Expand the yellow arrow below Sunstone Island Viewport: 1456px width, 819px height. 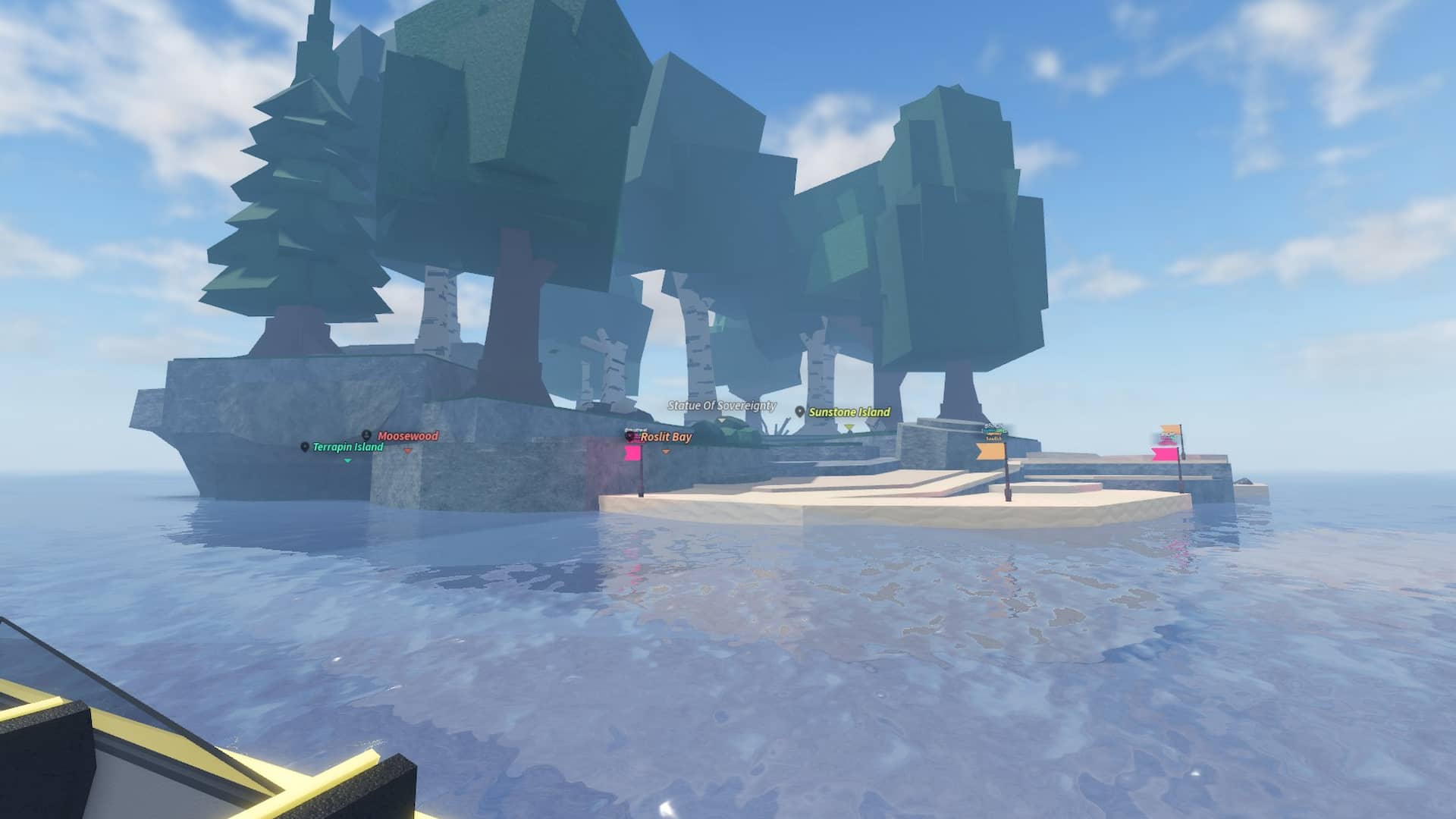click(x=849, y=428)
